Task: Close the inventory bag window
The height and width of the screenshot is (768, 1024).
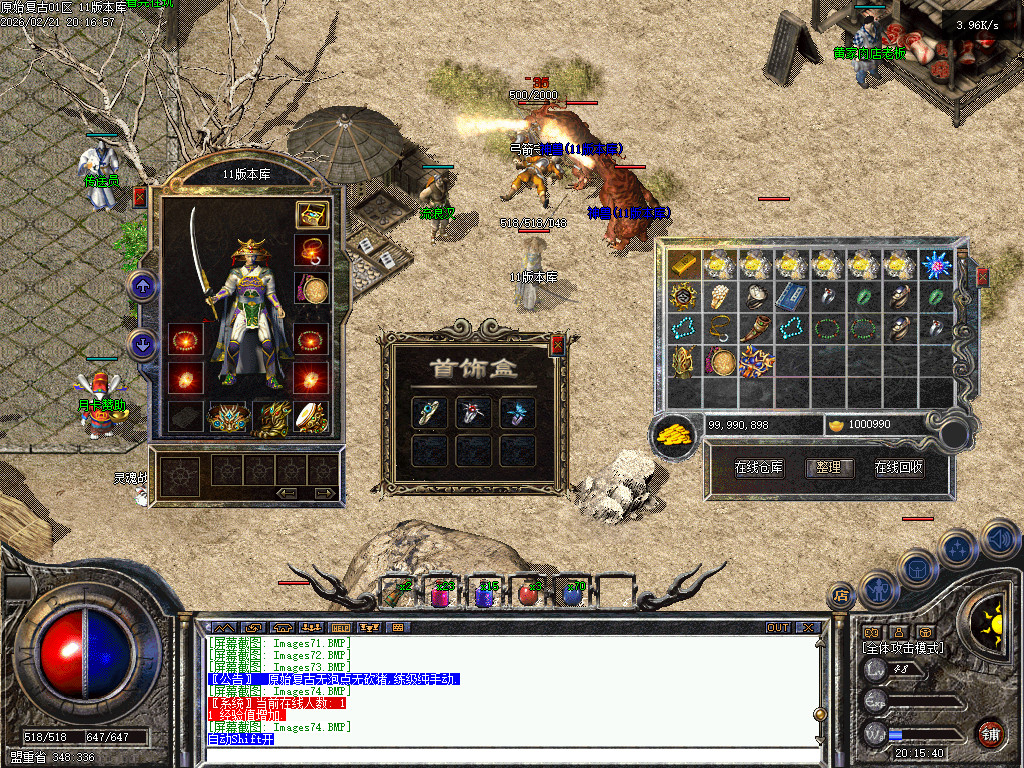Action: [x=982, y=277]
